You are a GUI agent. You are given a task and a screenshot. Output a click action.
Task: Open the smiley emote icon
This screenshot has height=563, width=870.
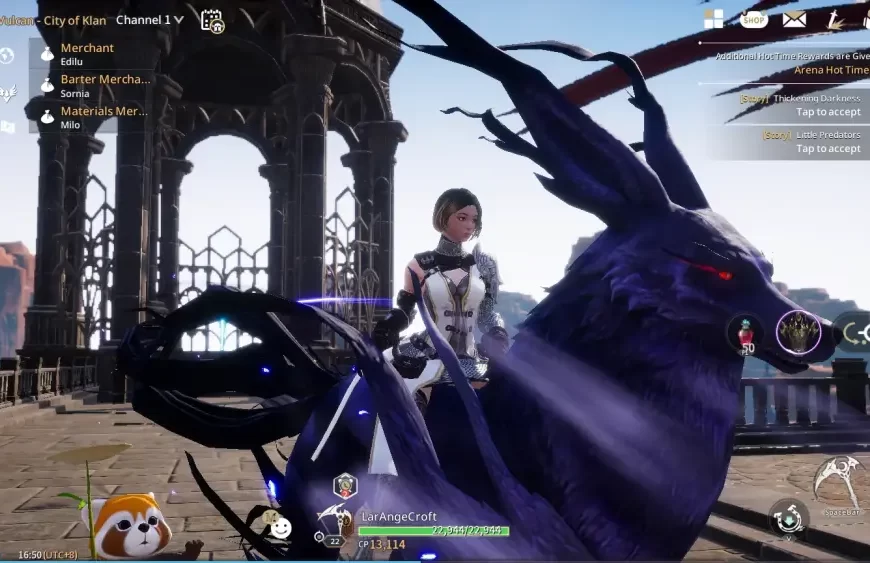pos(281,528)
